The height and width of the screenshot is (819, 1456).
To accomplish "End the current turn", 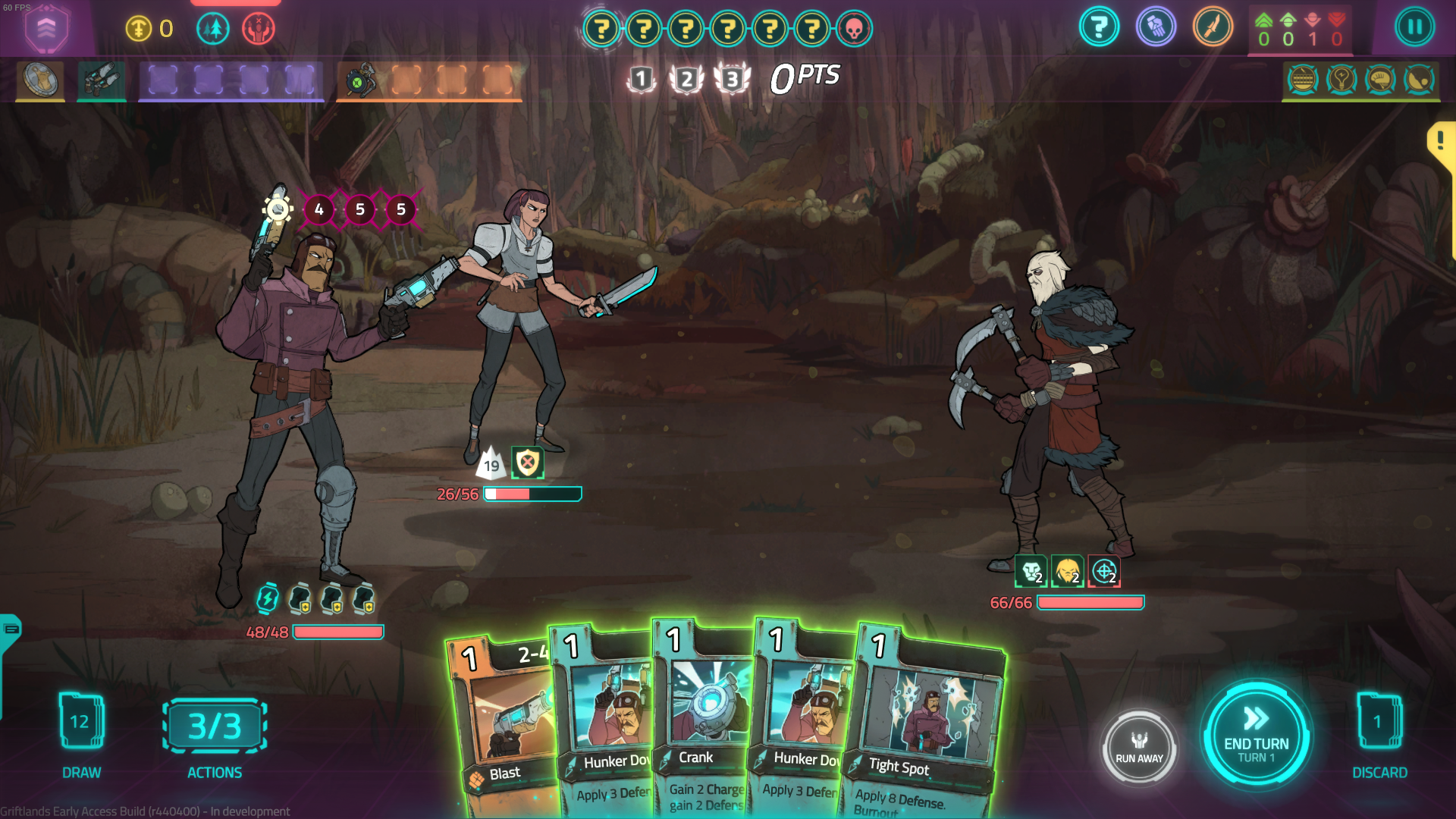I will [x=1256, y=736].
